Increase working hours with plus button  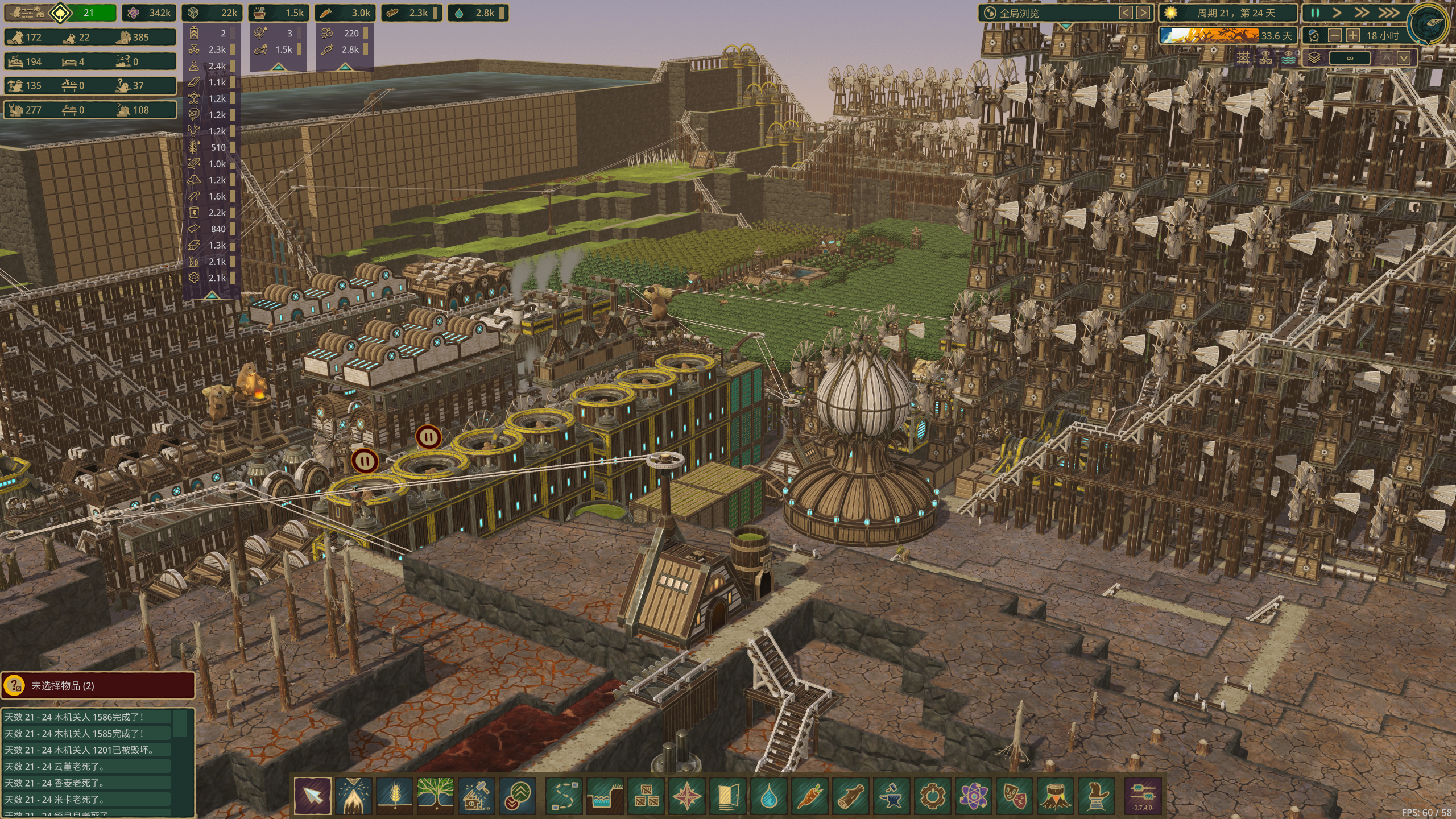point(1353,35)
